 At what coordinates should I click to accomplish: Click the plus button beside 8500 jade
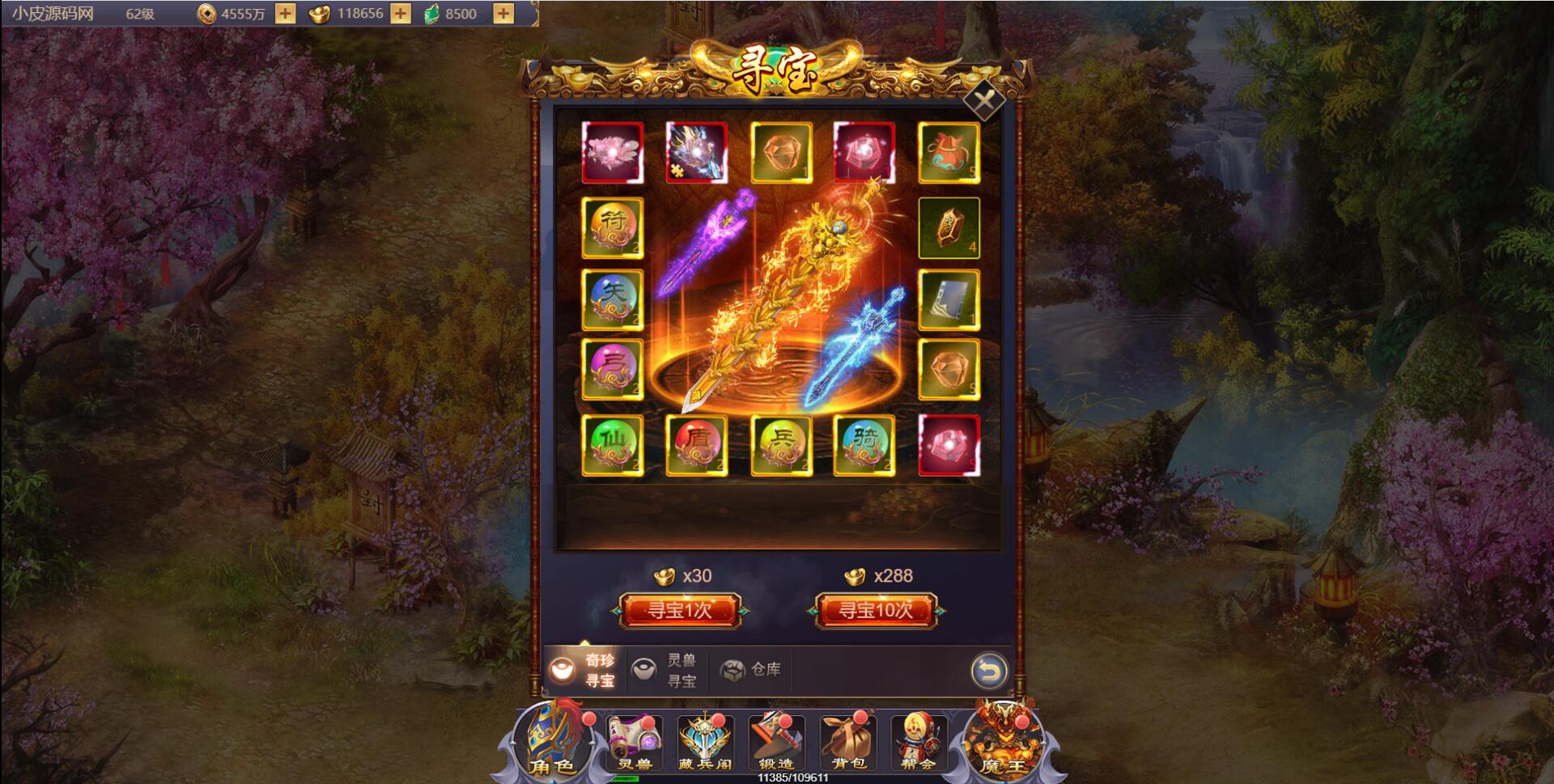(x=503, y=14)
